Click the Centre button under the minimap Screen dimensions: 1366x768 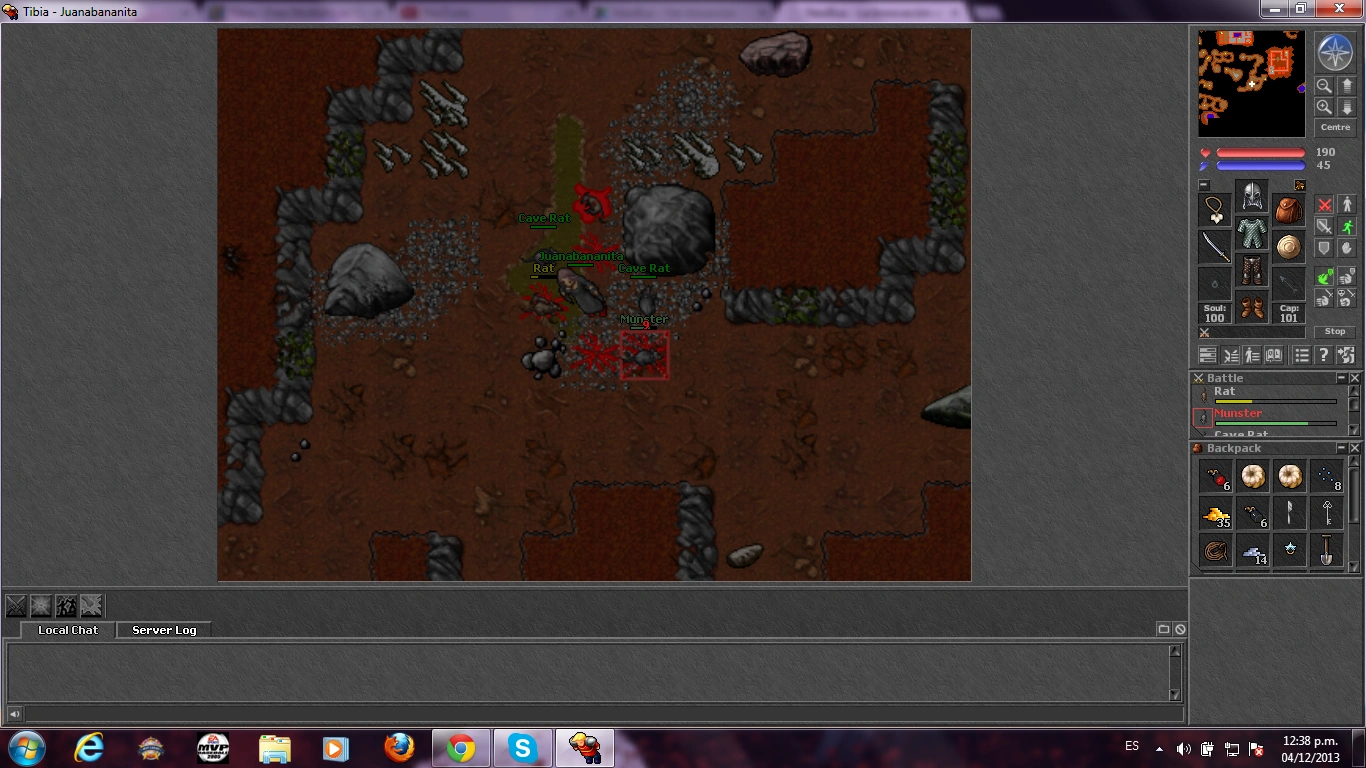click(1335, 126)
